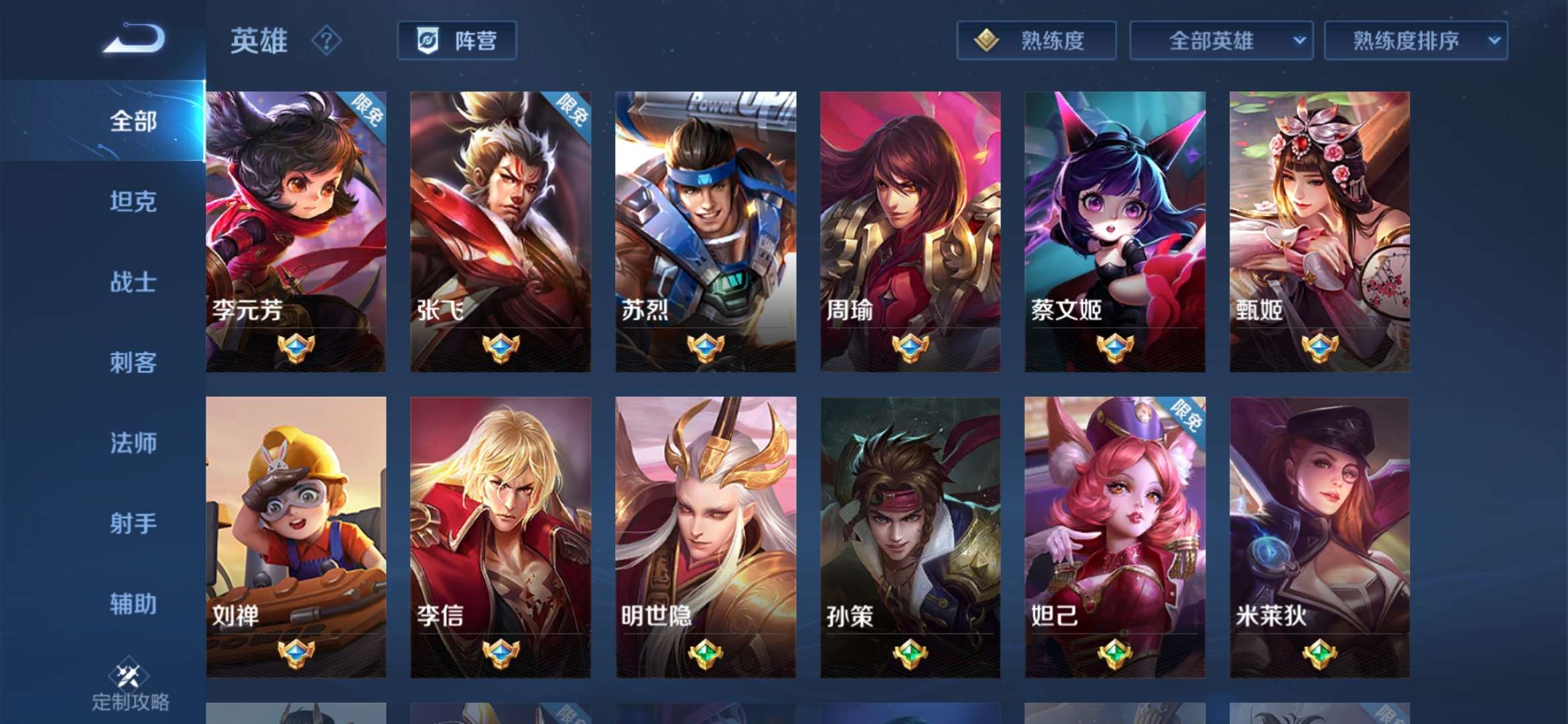Toggle the 熟练度 filter button
1568x724 pixels.
tap(1035, 42)
